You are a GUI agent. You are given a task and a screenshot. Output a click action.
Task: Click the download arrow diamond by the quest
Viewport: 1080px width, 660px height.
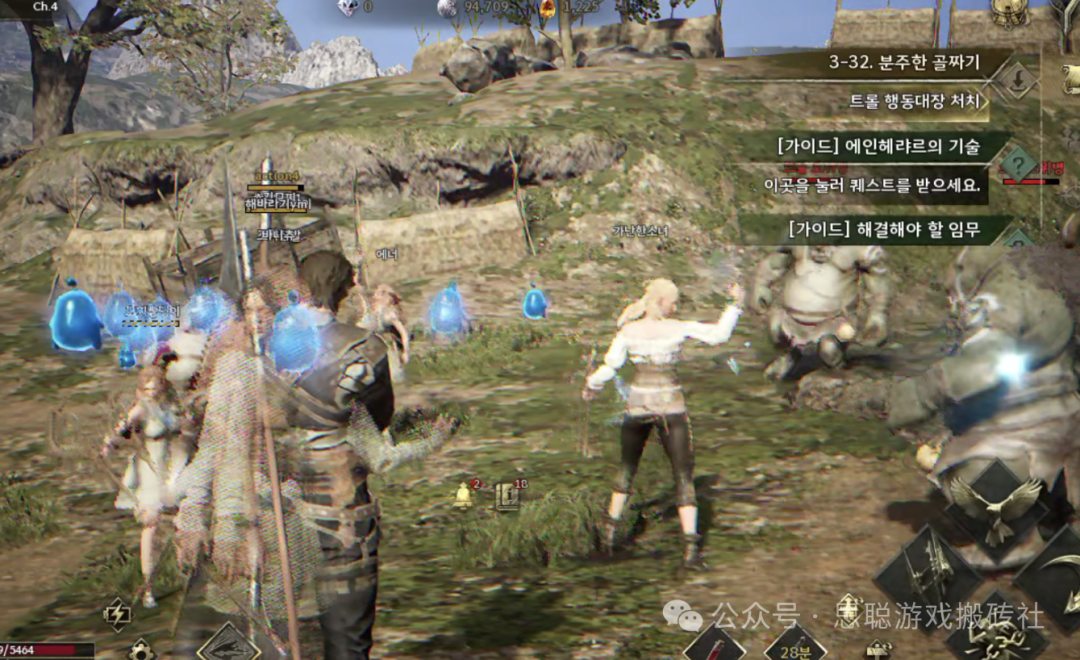pyautogui.click(x=1018, y=81)
